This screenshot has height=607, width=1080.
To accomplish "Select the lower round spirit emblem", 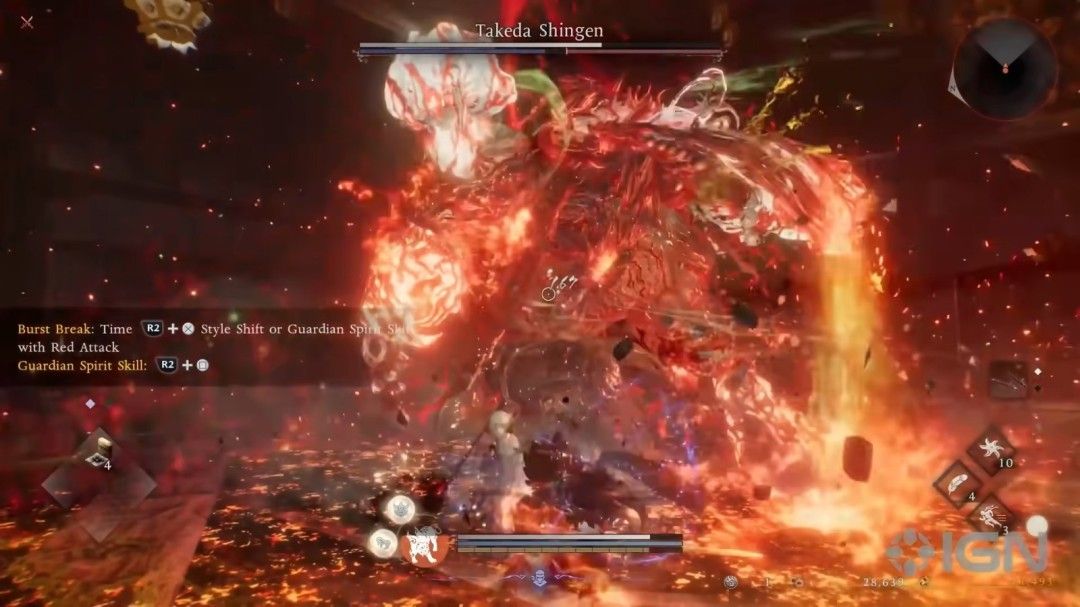I will (x=381, y=543).
